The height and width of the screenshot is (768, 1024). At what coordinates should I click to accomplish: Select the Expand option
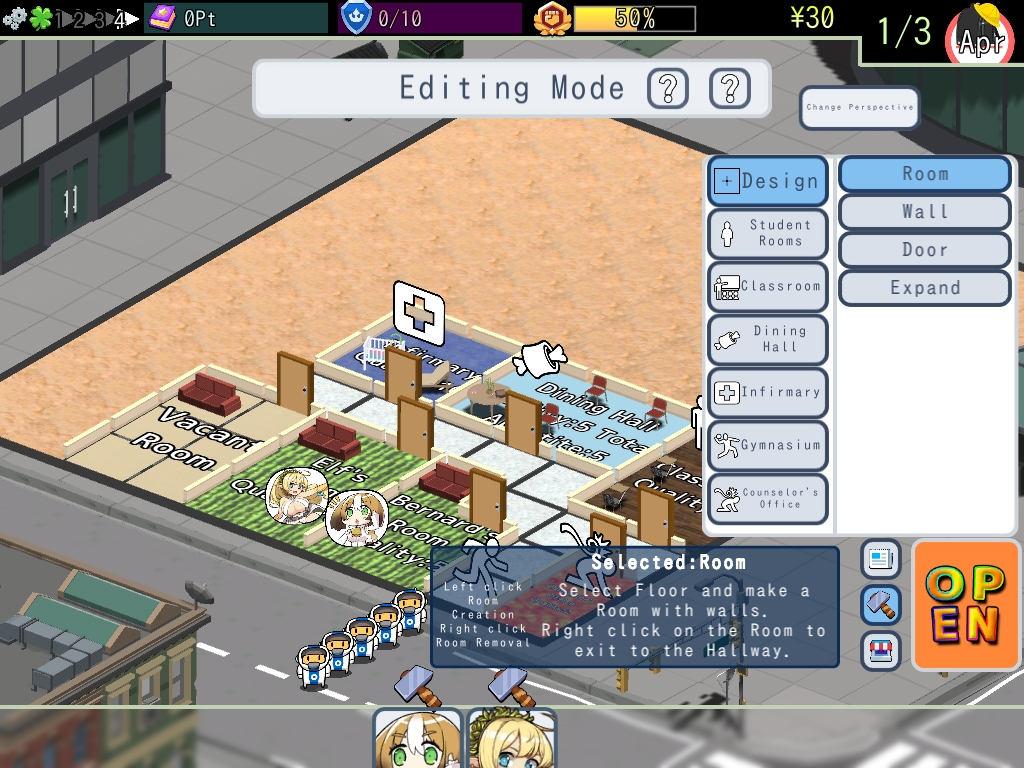pyautogui.click(x=924, y=288)
